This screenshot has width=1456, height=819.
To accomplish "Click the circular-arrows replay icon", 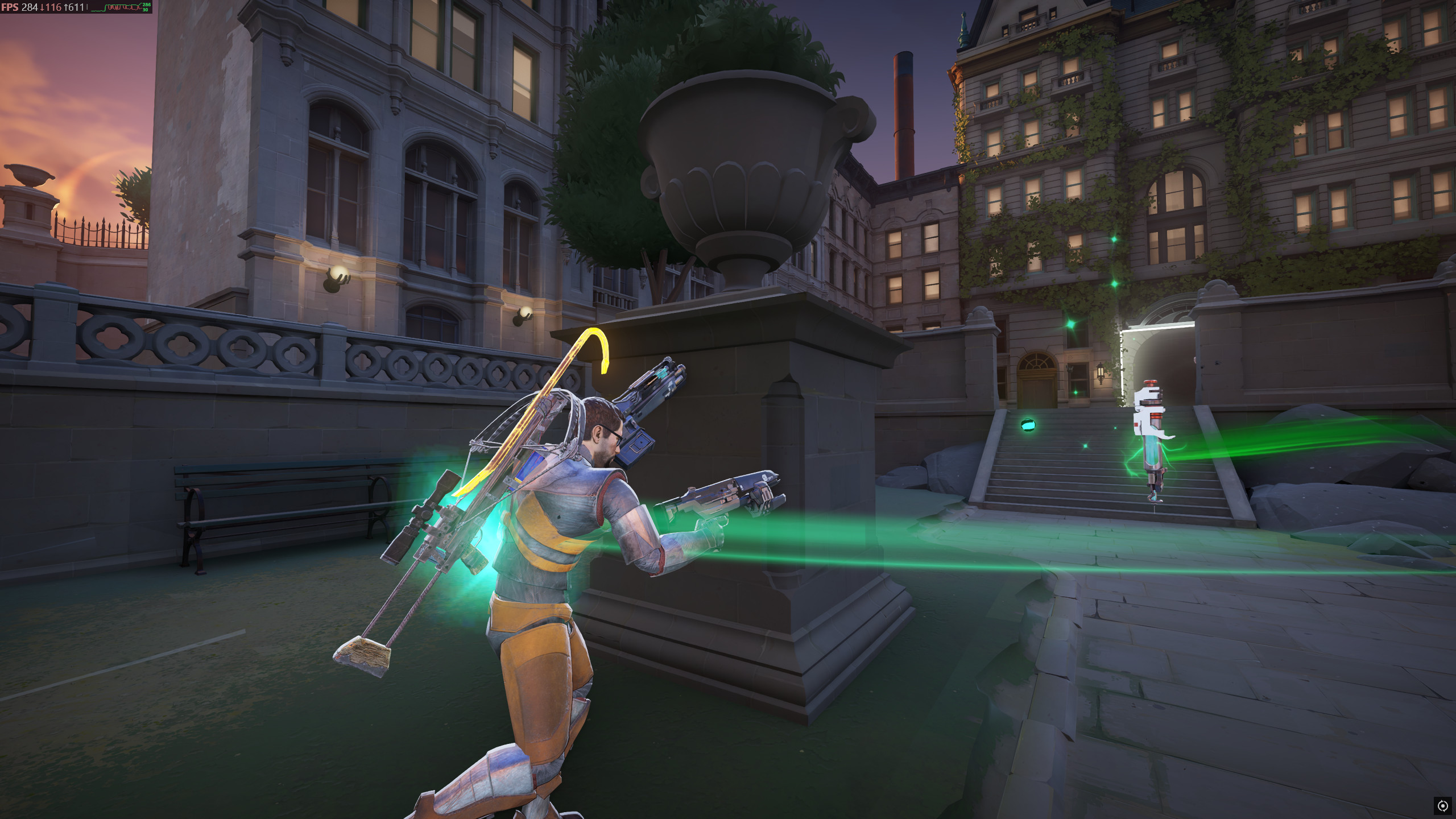I will click(x=1442, y=805).
